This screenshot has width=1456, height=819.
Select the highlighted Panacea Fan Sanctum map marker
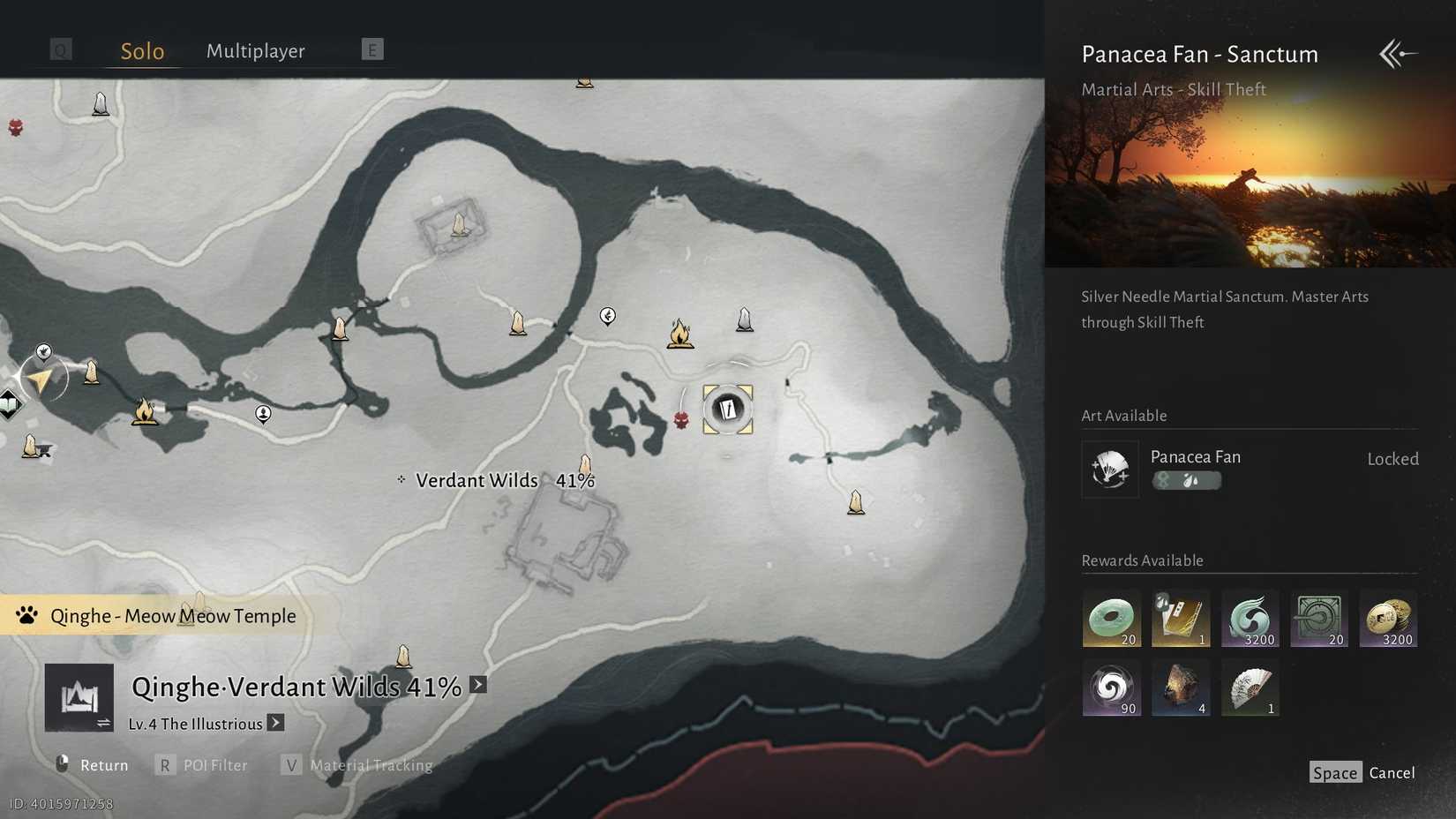pyautogui.click(x=727, y=408)
